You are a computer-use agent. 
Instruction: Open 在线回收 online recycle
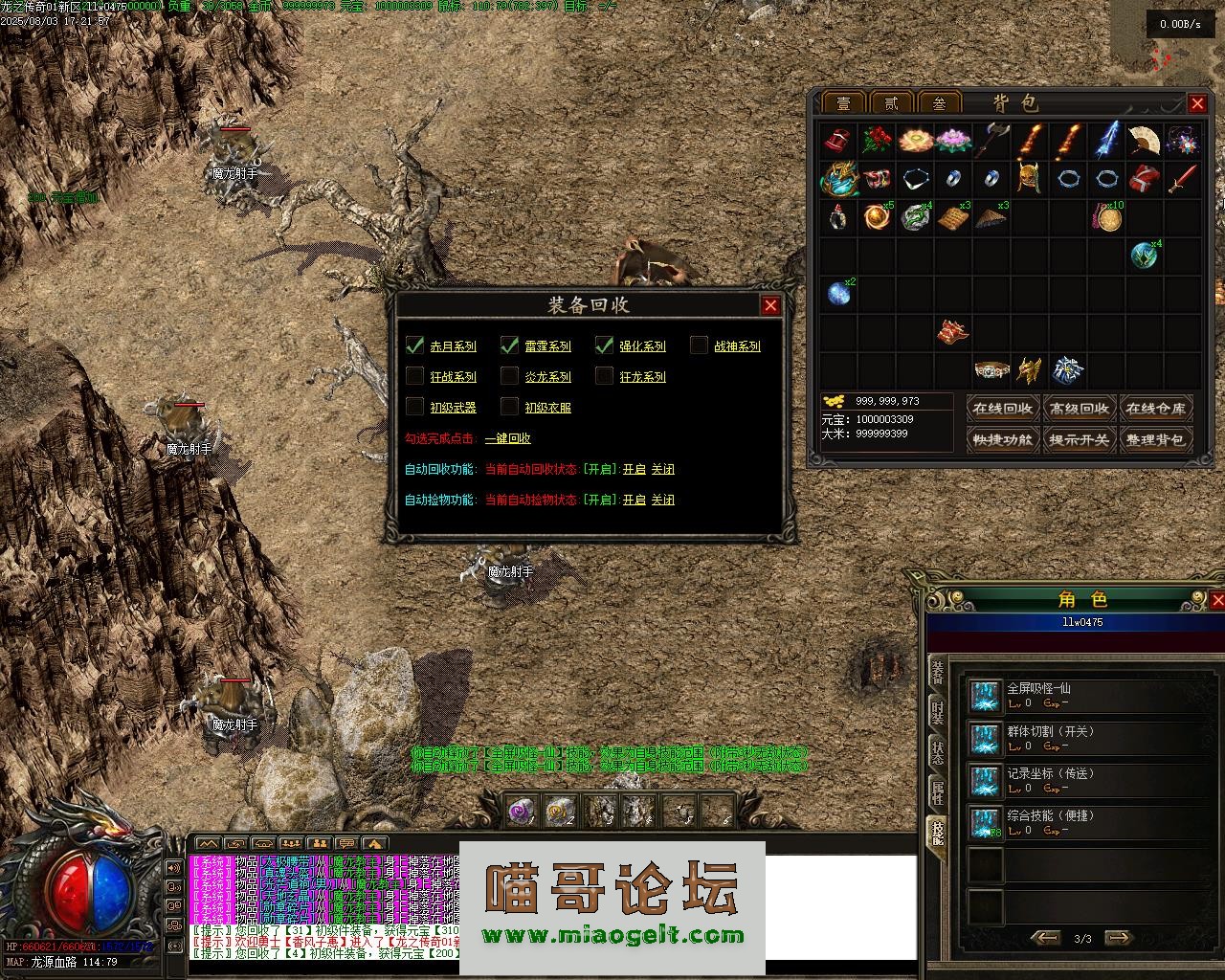[x=1002, y=409]
